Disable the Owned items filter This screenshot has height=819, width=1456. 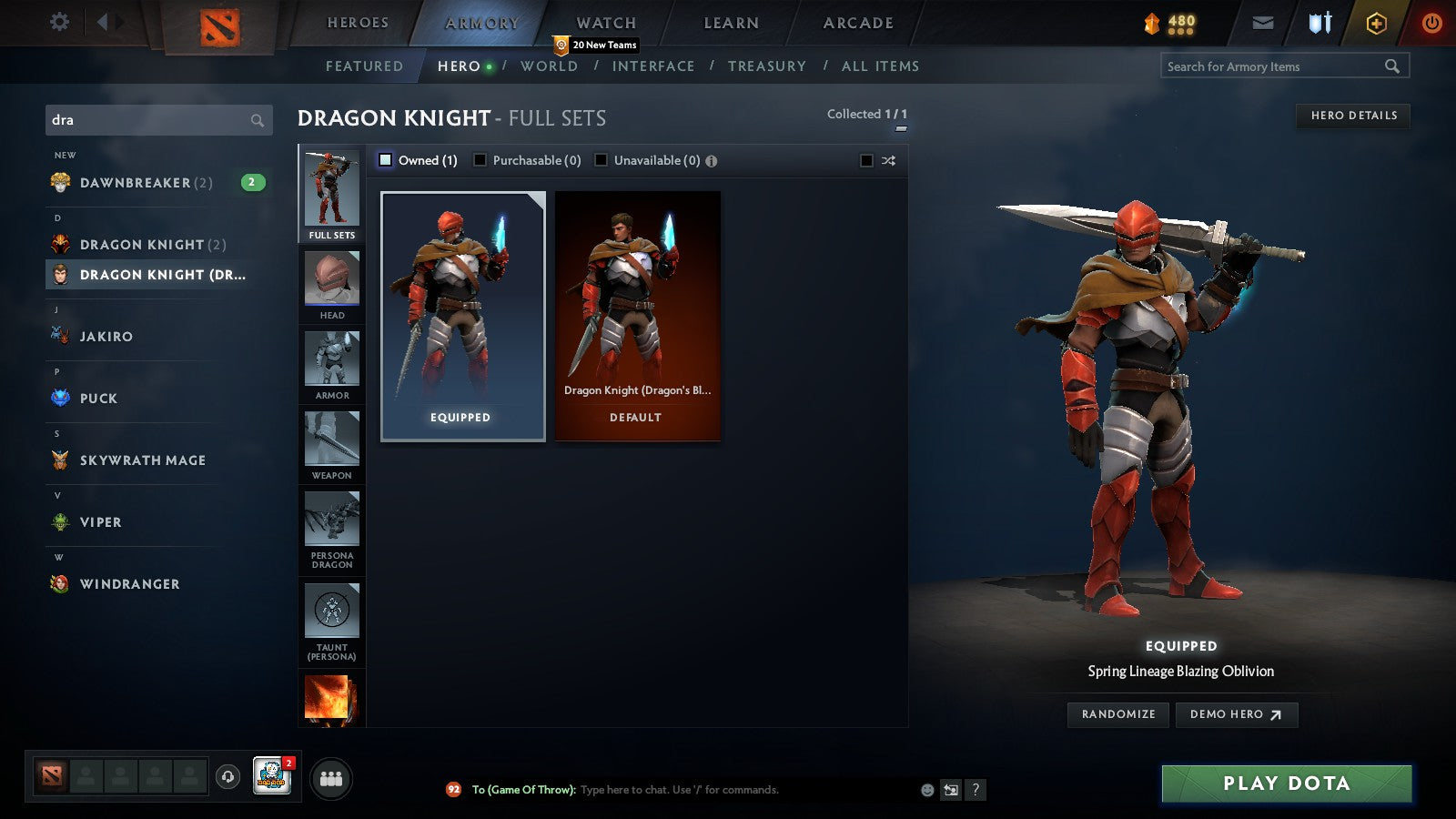point(386,159)
